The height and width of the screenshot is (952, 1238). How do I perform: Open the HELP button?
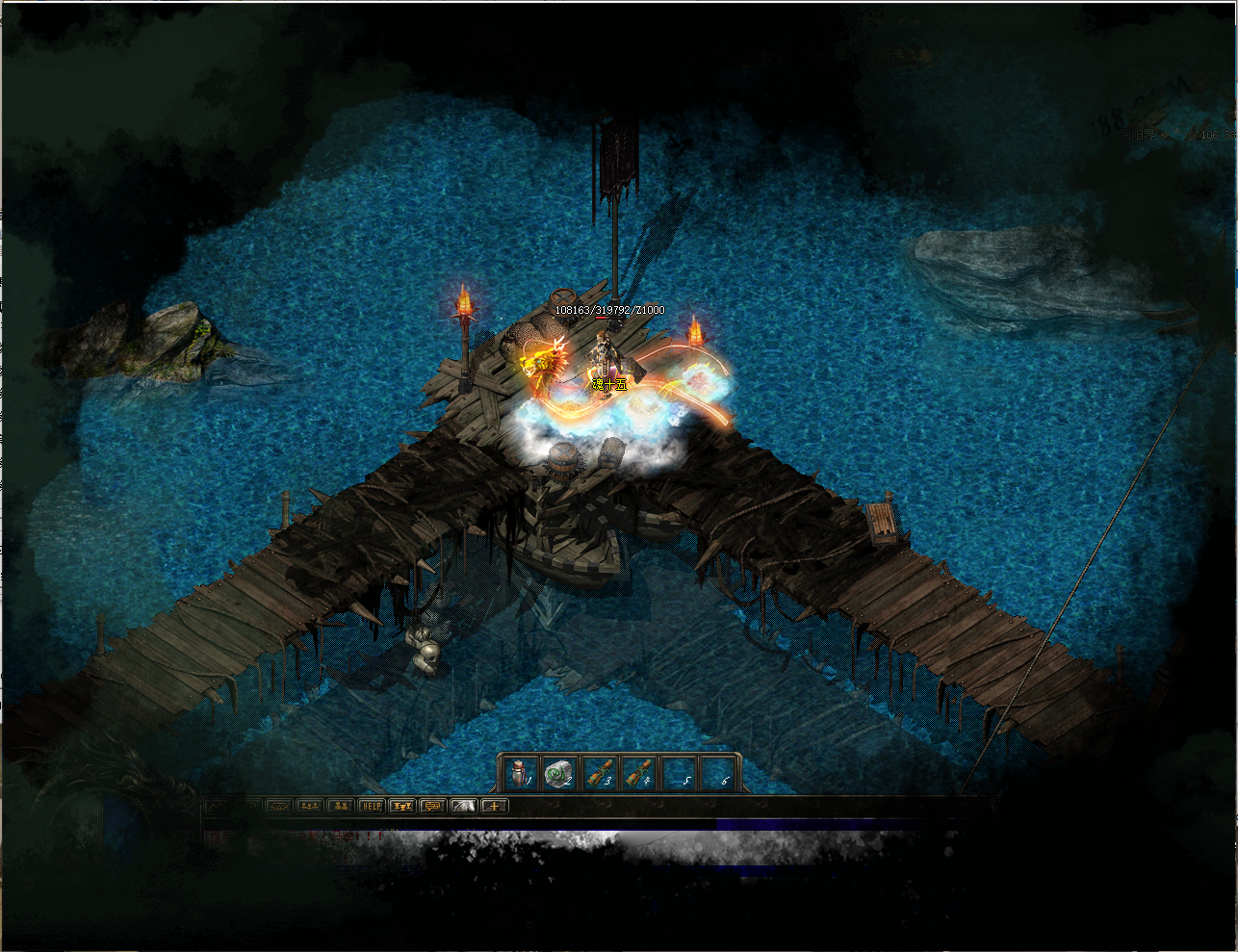(x=371, y=806)
